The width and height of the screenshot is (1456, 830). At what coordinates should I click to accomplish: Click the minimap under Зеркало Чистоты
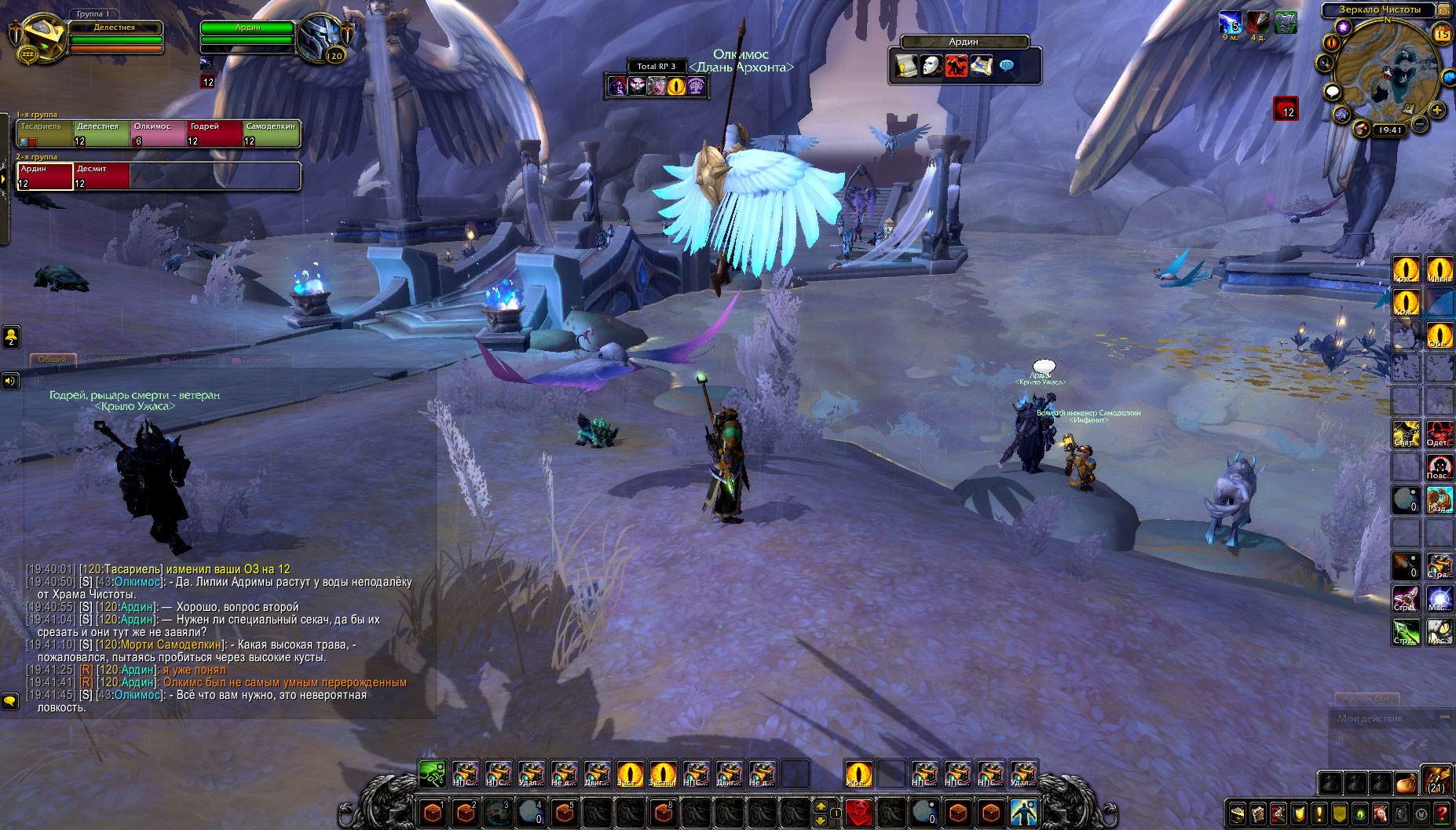click(x=1387, y=71)
